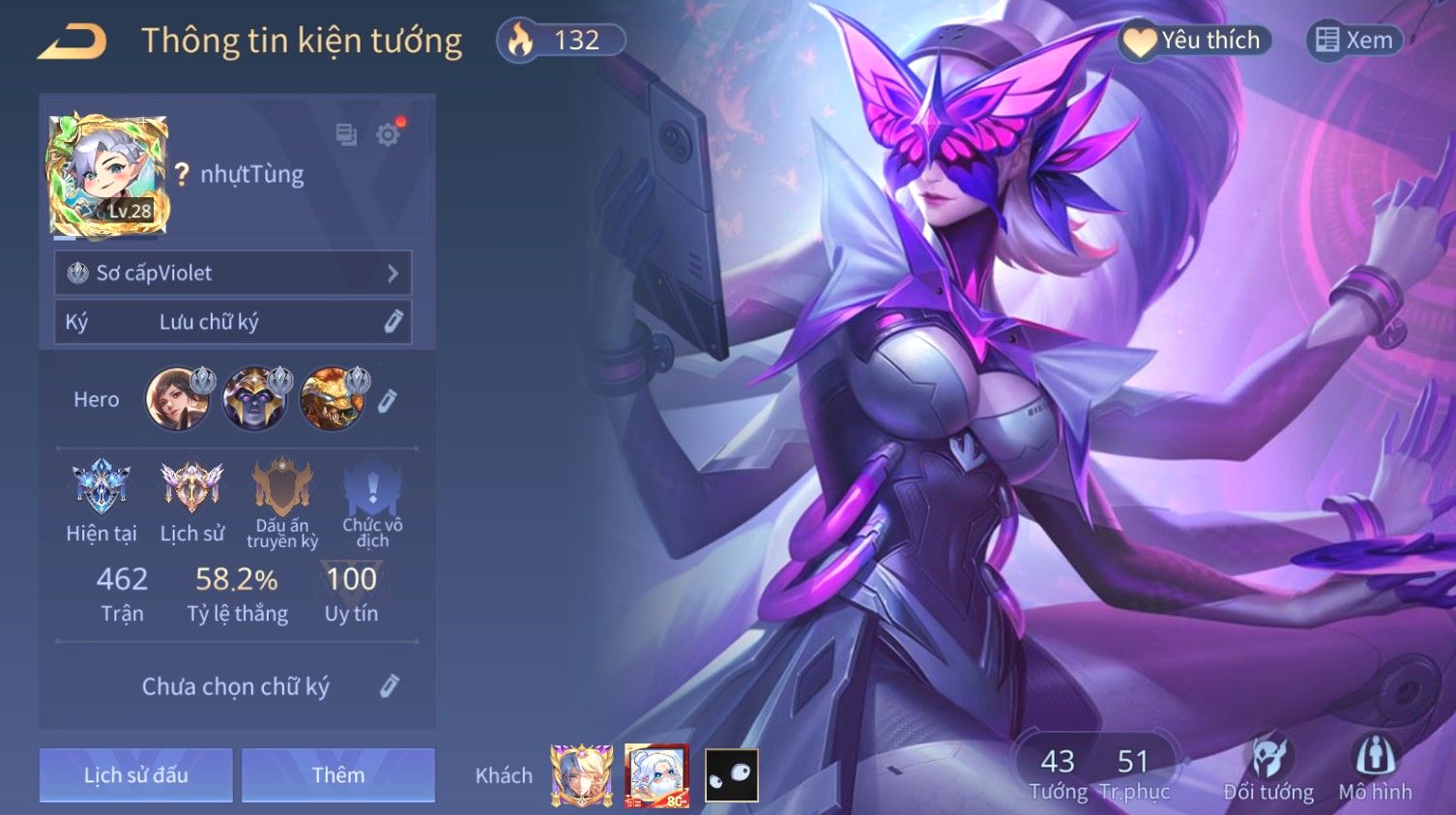Open the Xem view button
The width and height of the screenshot is (1456, 815).
(x=1354, y=41)
